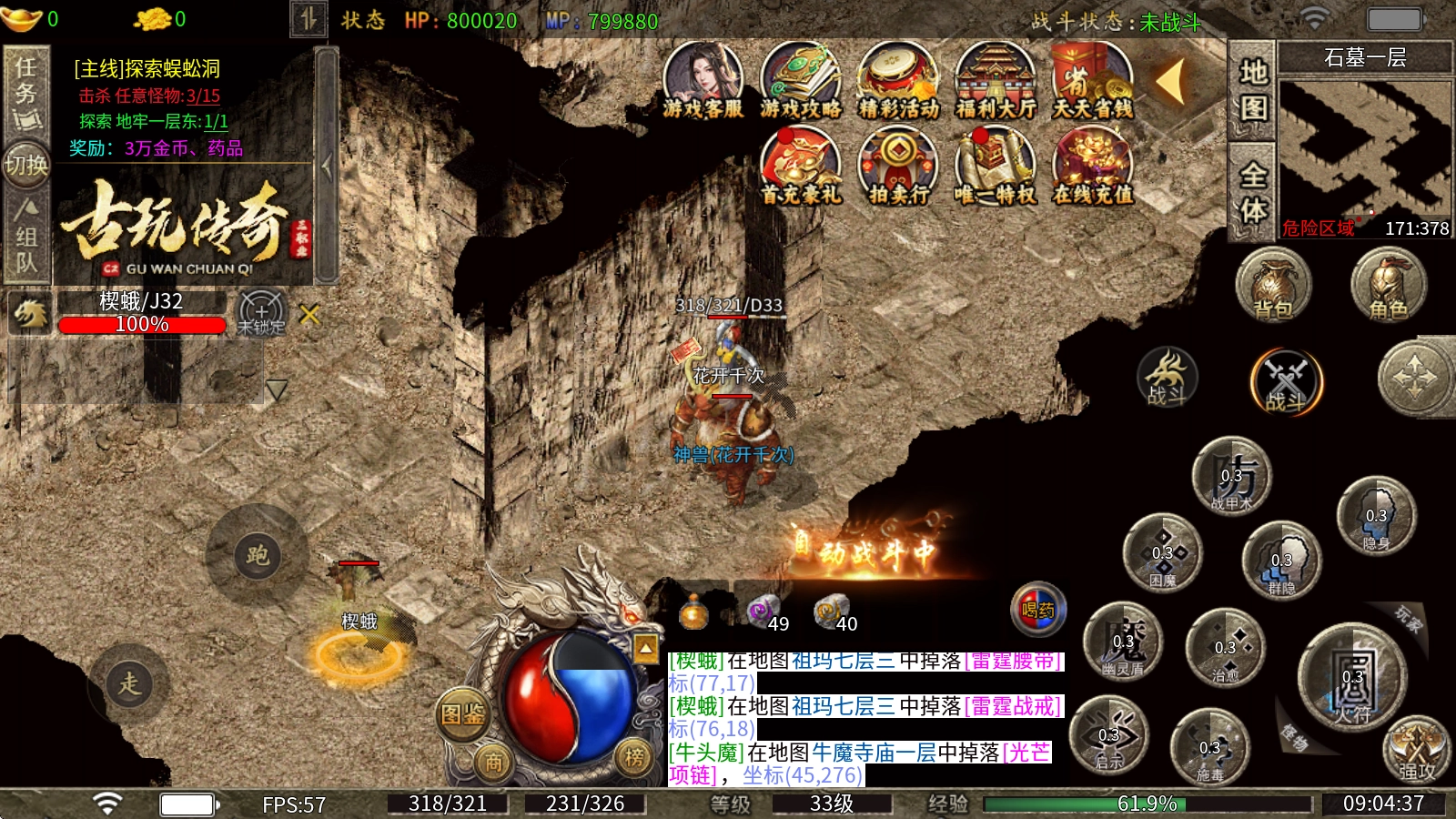Open the 首充豪礼 first recharge gift
1456x819 pixels.
click(x=800, y=166)
